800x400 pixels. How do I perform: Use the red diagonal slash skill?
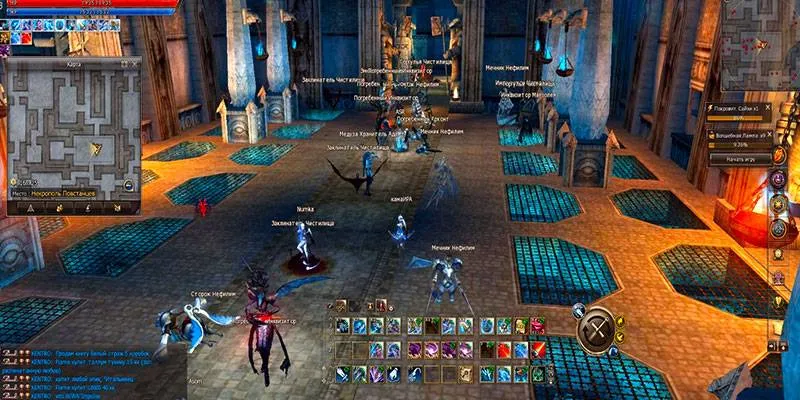click(x=538, y=349)
